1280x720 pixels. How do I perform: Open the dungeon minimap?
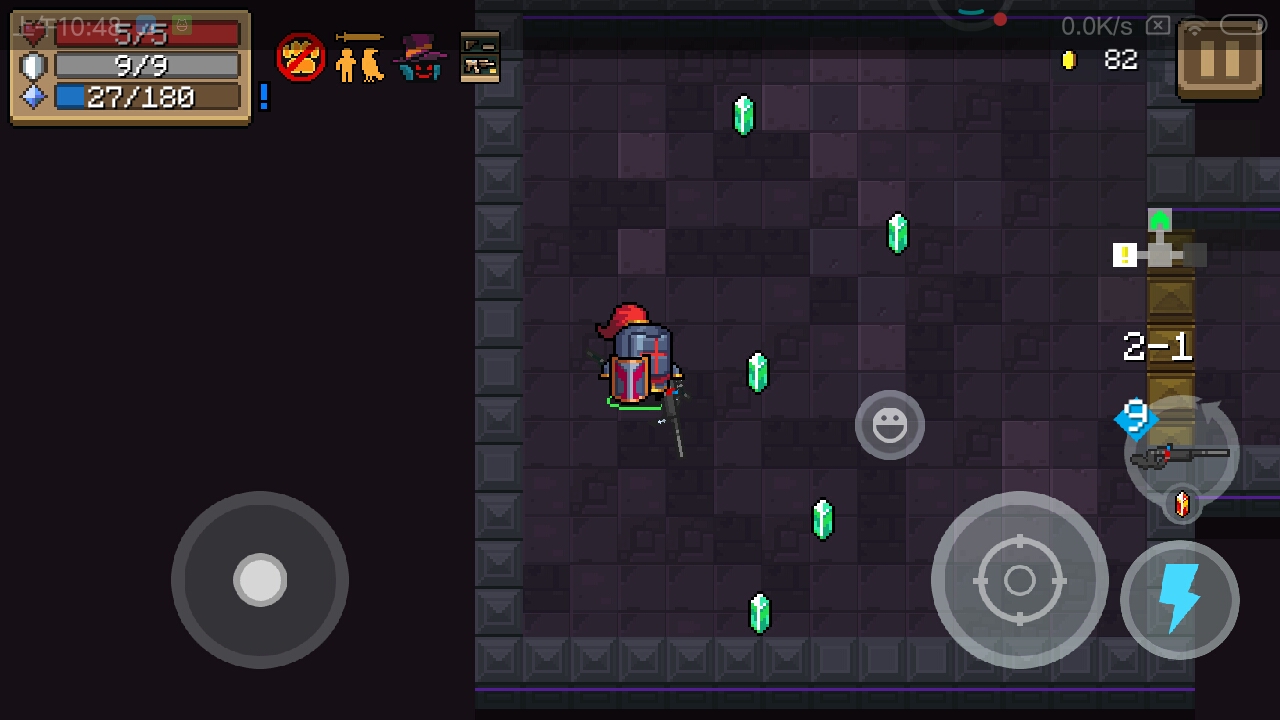[x=1159, y=250]
